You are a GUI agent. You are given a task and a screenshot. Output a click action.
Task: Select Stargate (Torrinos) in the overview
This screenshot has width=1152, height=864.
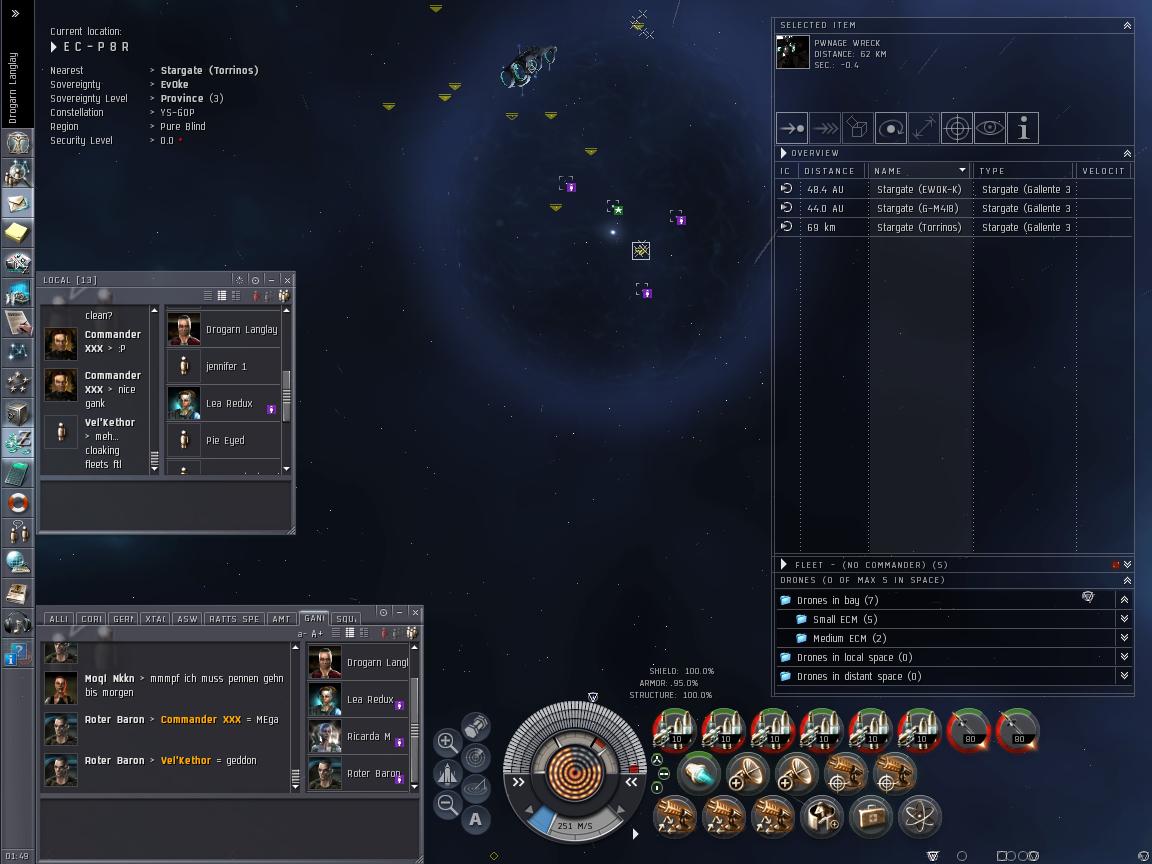pos(919,227)
